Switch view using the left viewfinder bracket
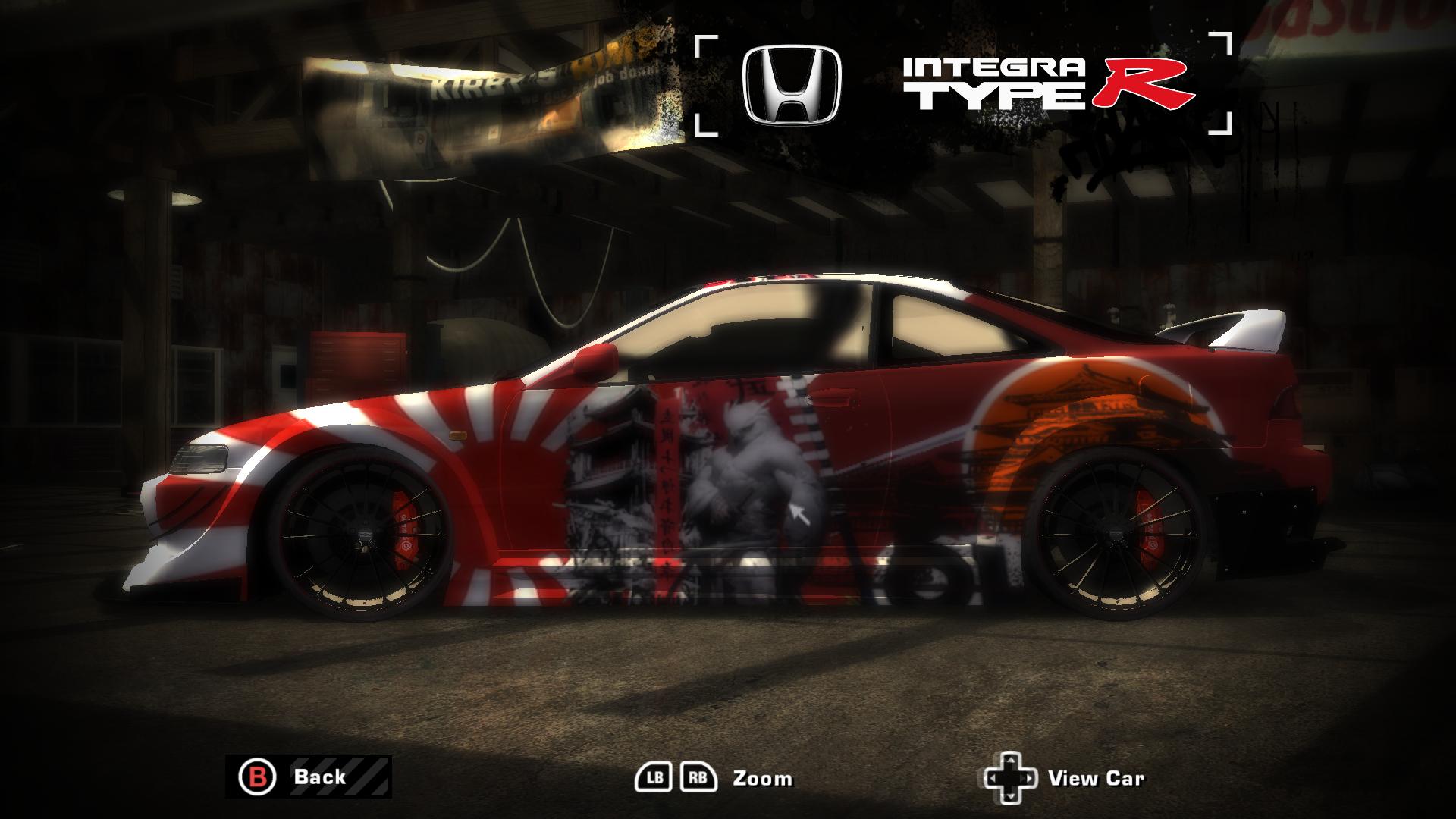 click(x=705, y=83)
